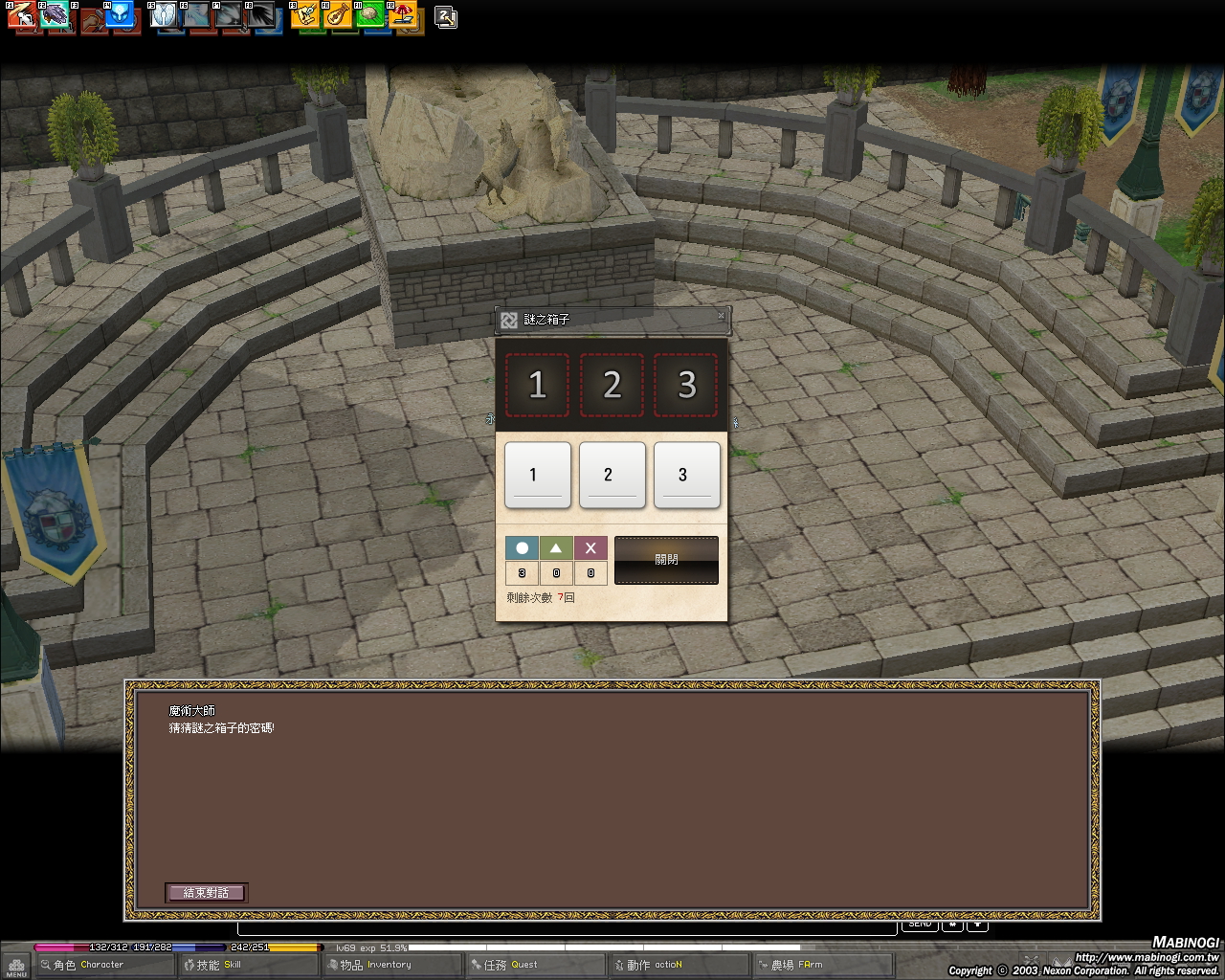Choose the cream key labeled 2
Screen dimensions: 1225x980
tap(612, 475)
